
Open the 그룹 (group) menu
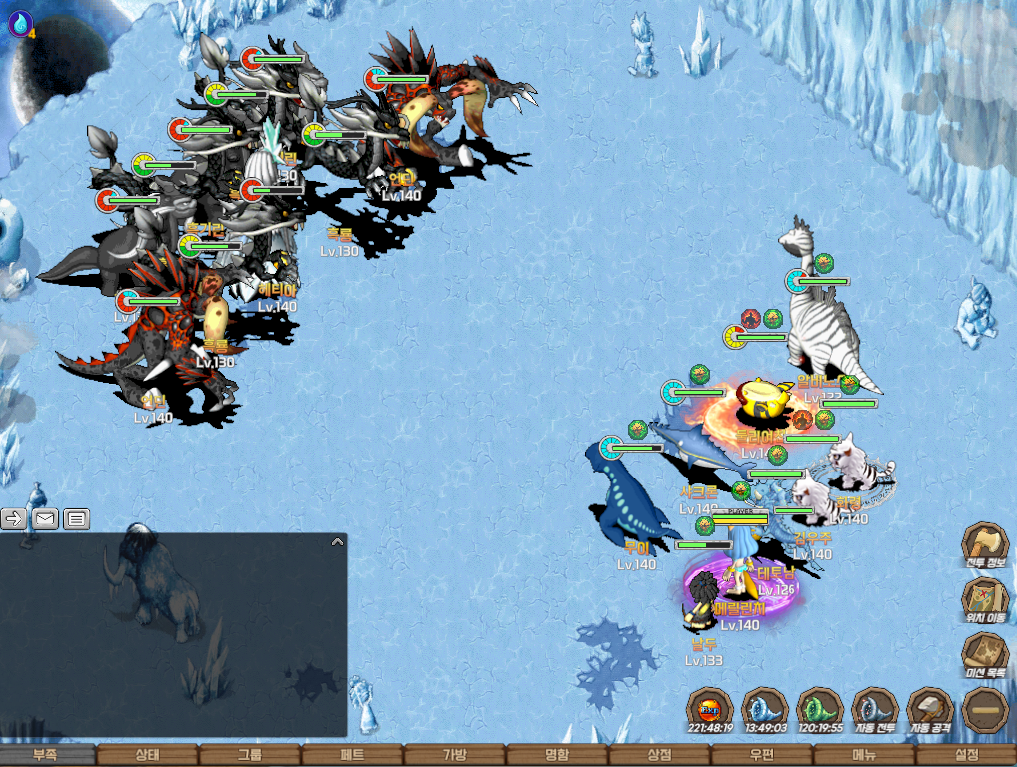pos(250,755)
